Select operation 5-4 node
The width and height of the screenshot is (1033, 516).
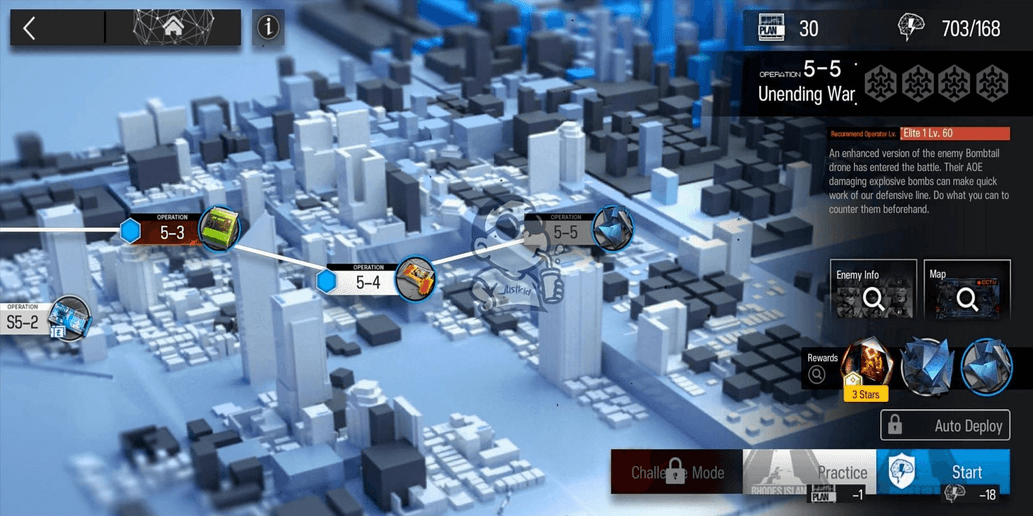click(x=367, y=281)
